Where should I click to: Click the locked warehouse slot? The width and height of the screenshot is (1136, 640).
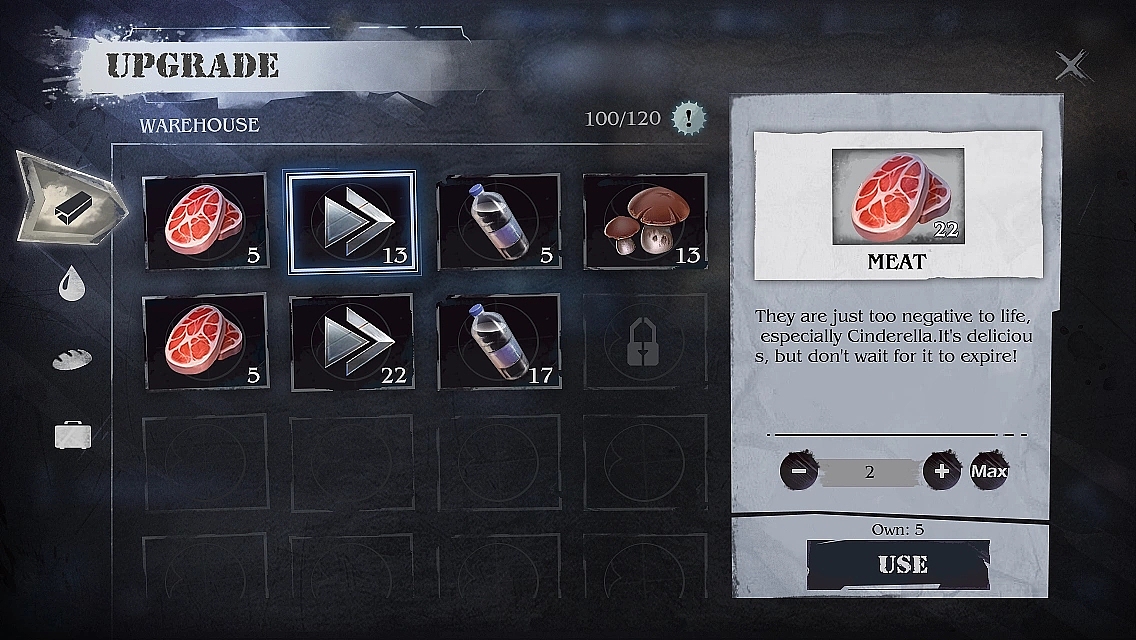(645, 342)
